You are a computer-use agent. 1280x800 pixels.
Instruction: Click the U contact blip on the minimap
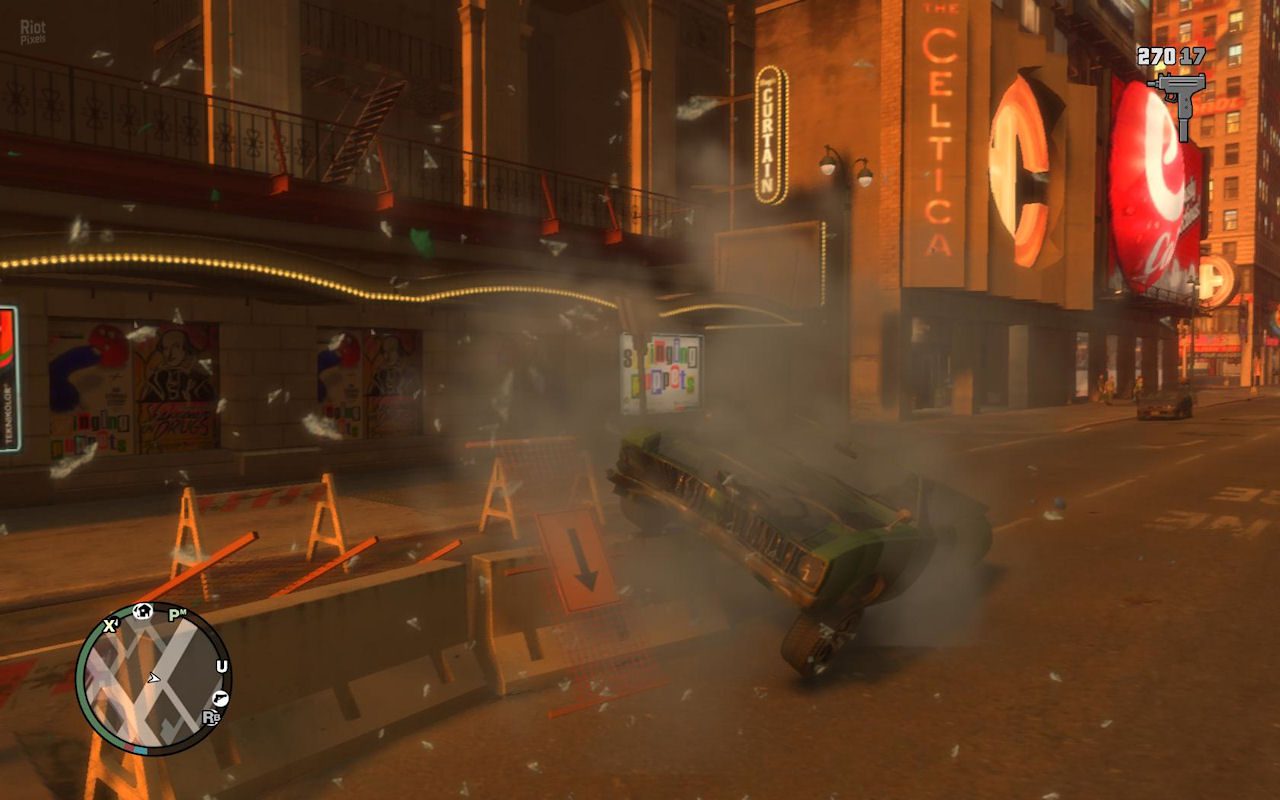222,666
